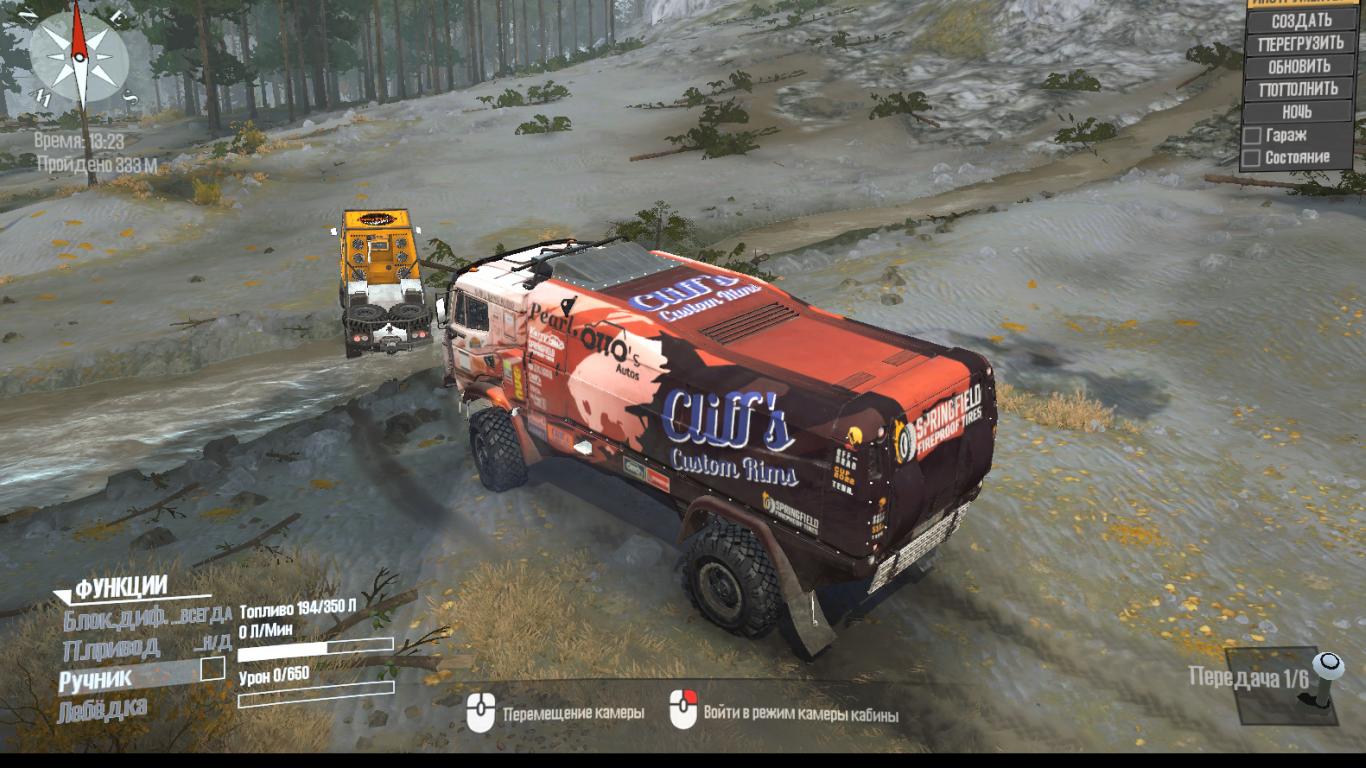The width and height of the screenshot is (1366, 768).
Task: Activate the Пополнить refill button
Action: pyautogui.click(x=1300, y=89)
